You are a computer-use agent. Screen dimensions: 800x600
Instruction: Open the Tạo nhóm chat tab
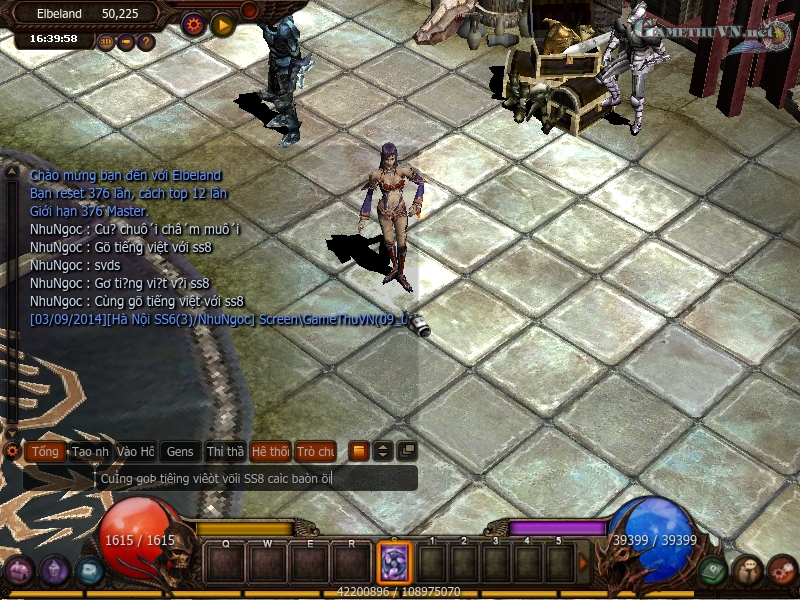(x=90, y=452)
